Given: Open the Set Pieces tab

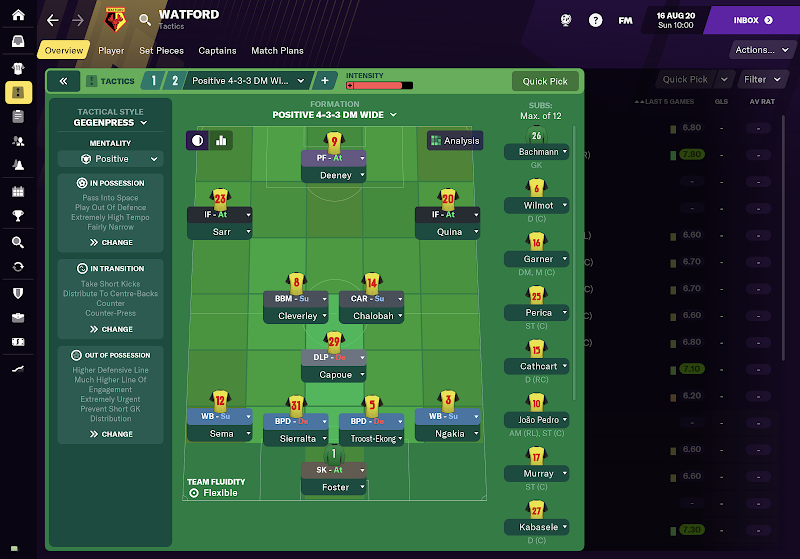Looking at the screenshot, I should coord(161,51).
